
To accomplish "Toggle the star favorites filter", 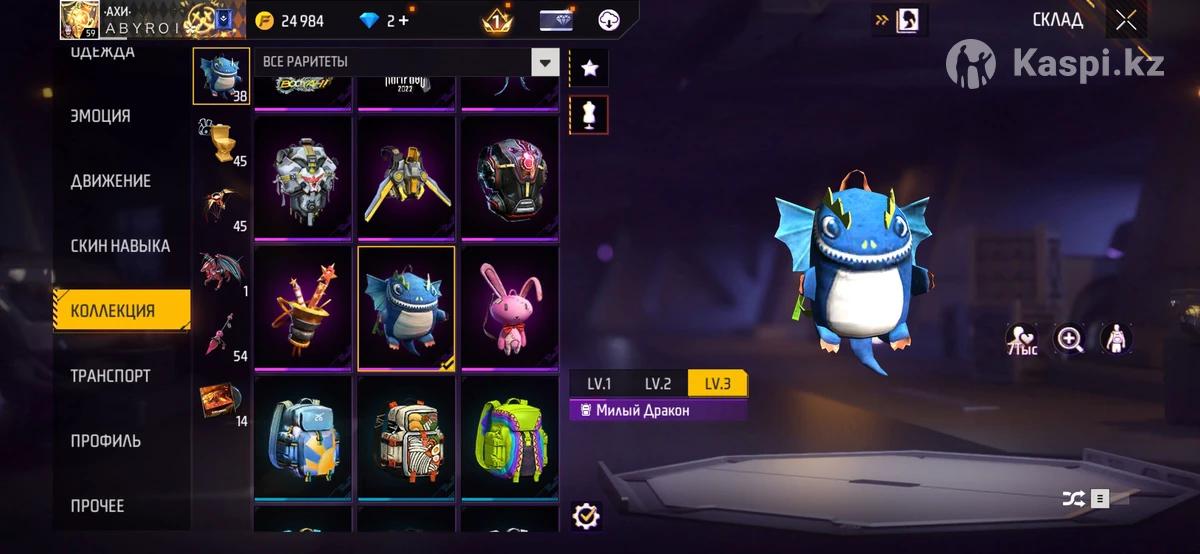I will [x=589, y=68].
